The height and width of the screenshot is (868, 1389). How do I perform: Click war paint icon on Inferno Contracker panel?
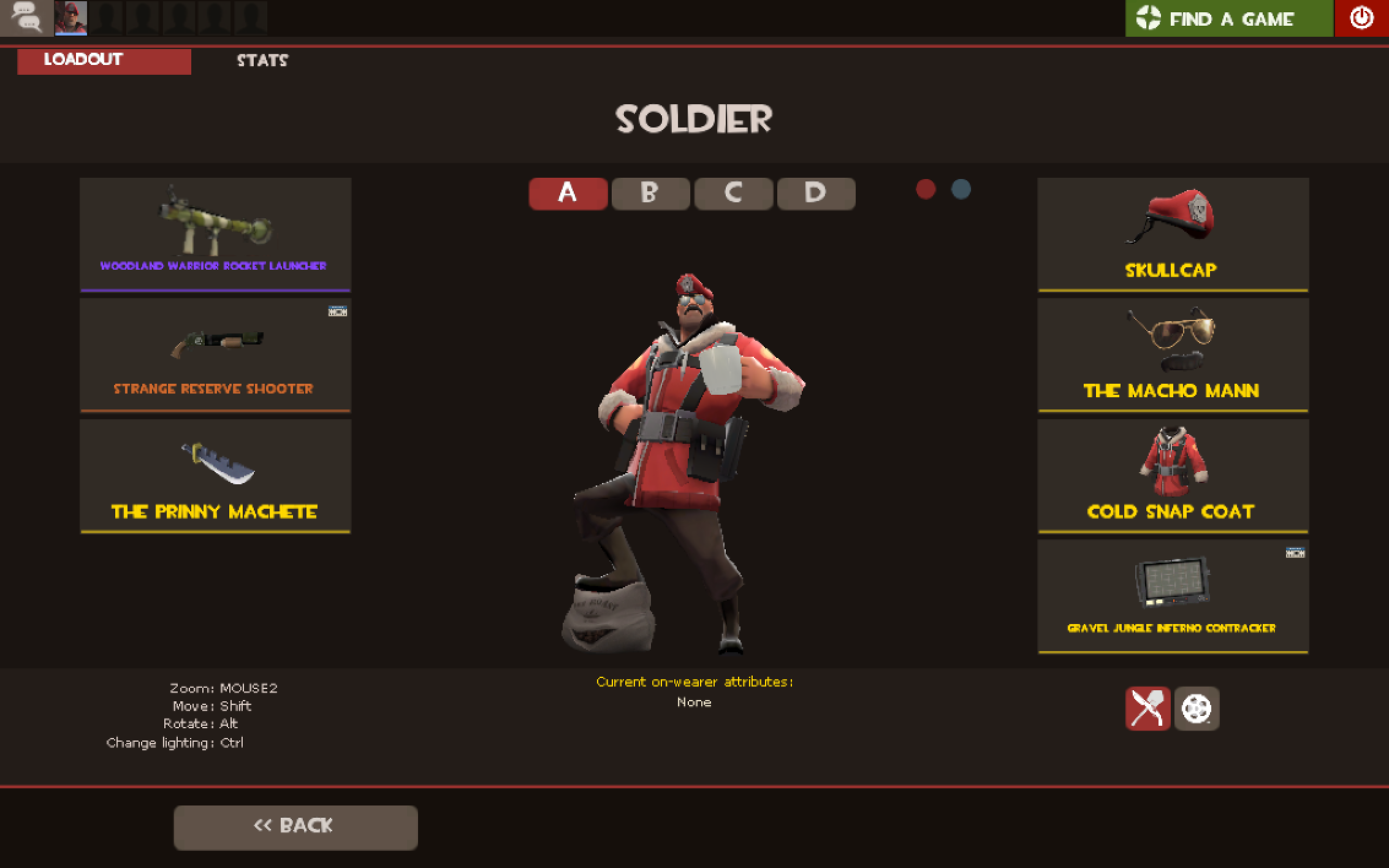point(1296,552)
